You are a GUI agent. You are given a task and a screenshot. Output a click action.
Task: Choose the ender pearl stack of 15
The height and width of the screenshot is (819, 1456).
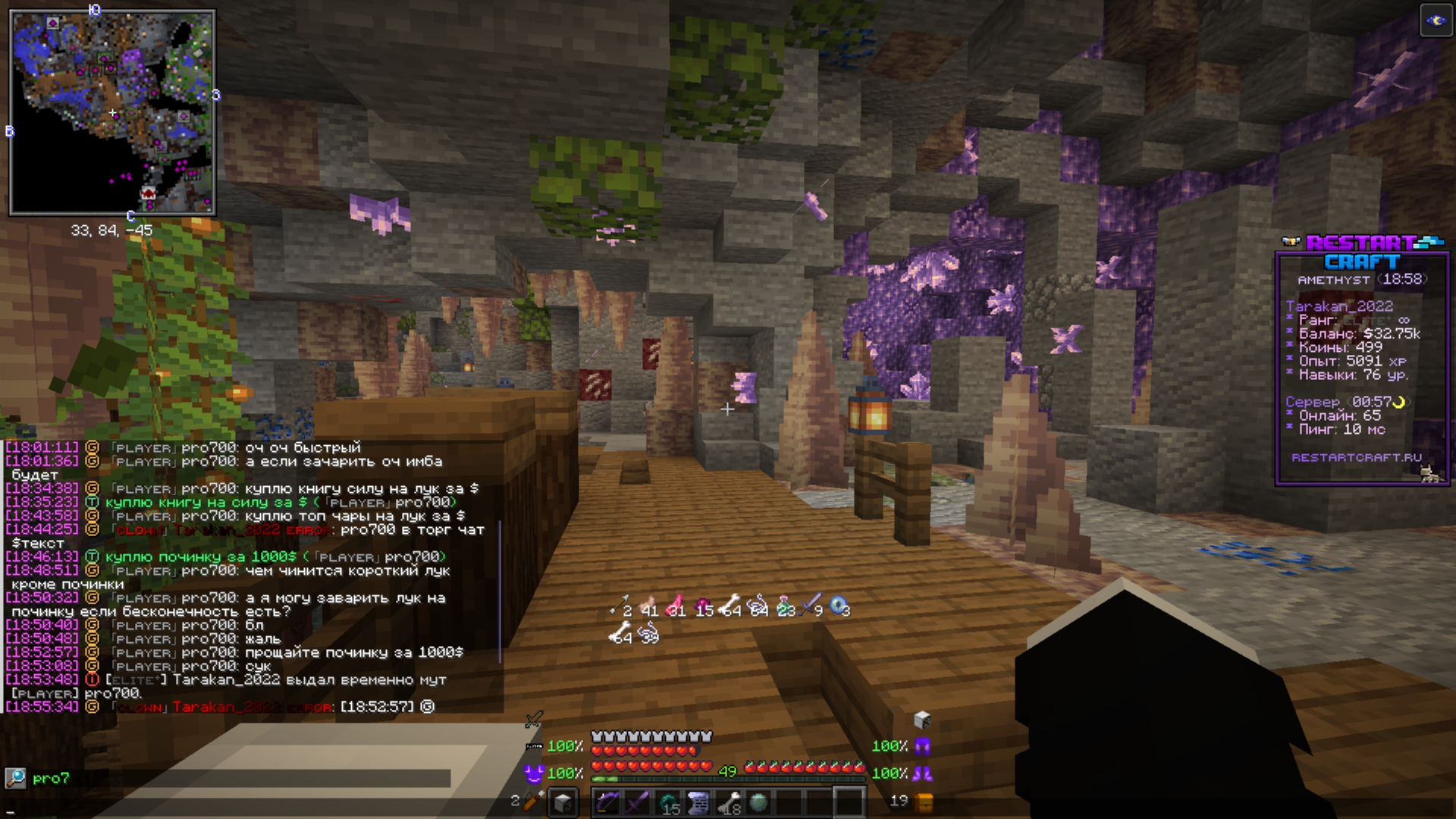(x=668, y=802)
